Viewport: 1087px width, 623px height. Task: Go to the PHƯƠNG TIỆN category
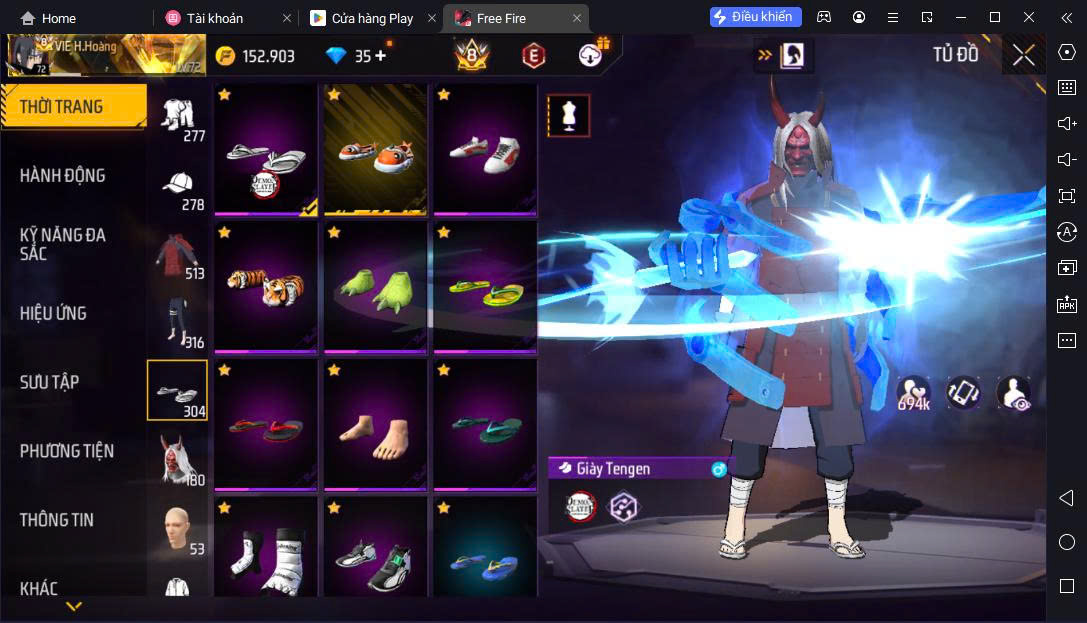click(x=66, y=451)
